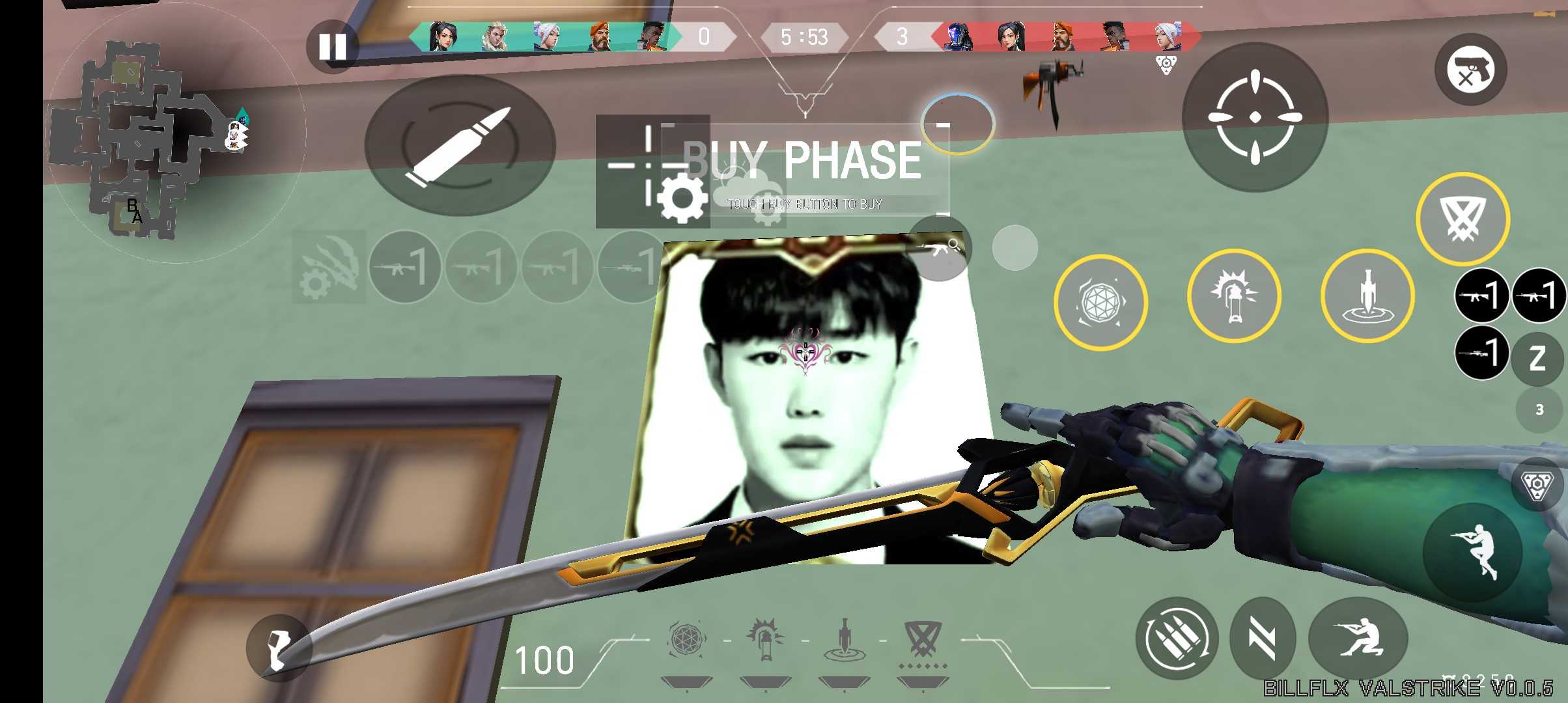The image size is (1568, 703).
Task: Open the claw customization gear icon
Action: (x=329, y=267)
